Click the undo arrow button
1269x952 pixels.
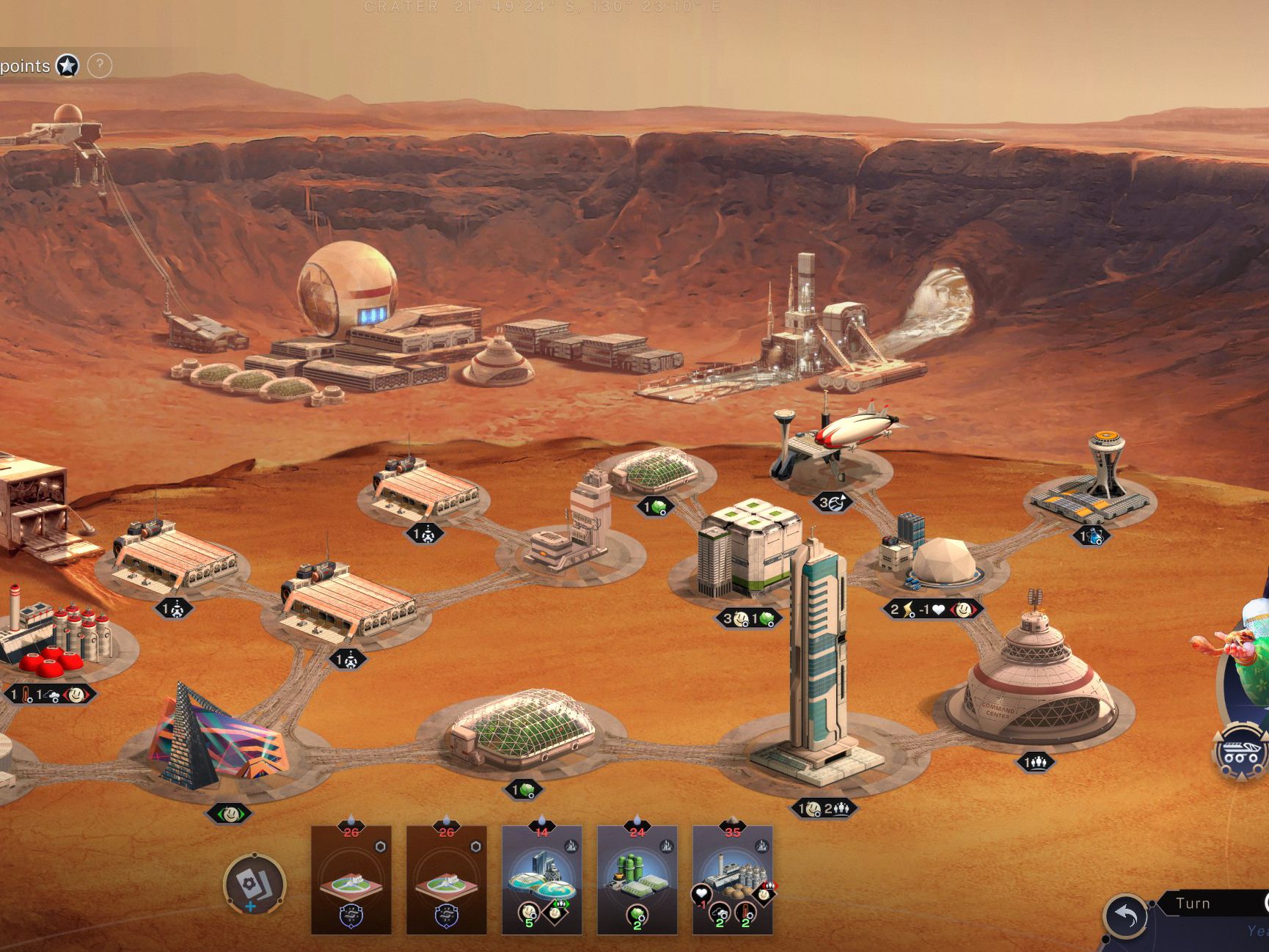click(x=1125, y=915)
